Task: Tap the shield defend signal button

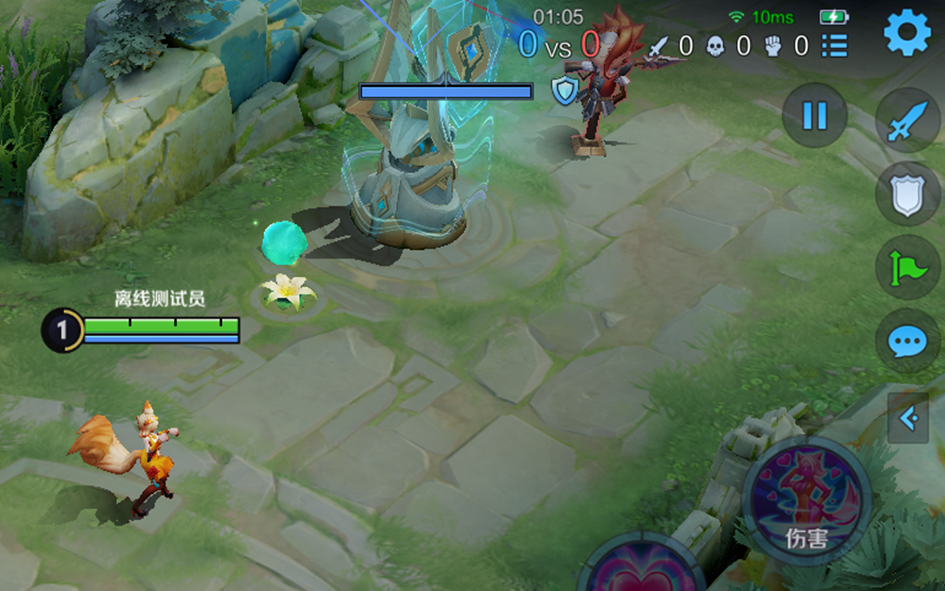Action: point(907,195)
